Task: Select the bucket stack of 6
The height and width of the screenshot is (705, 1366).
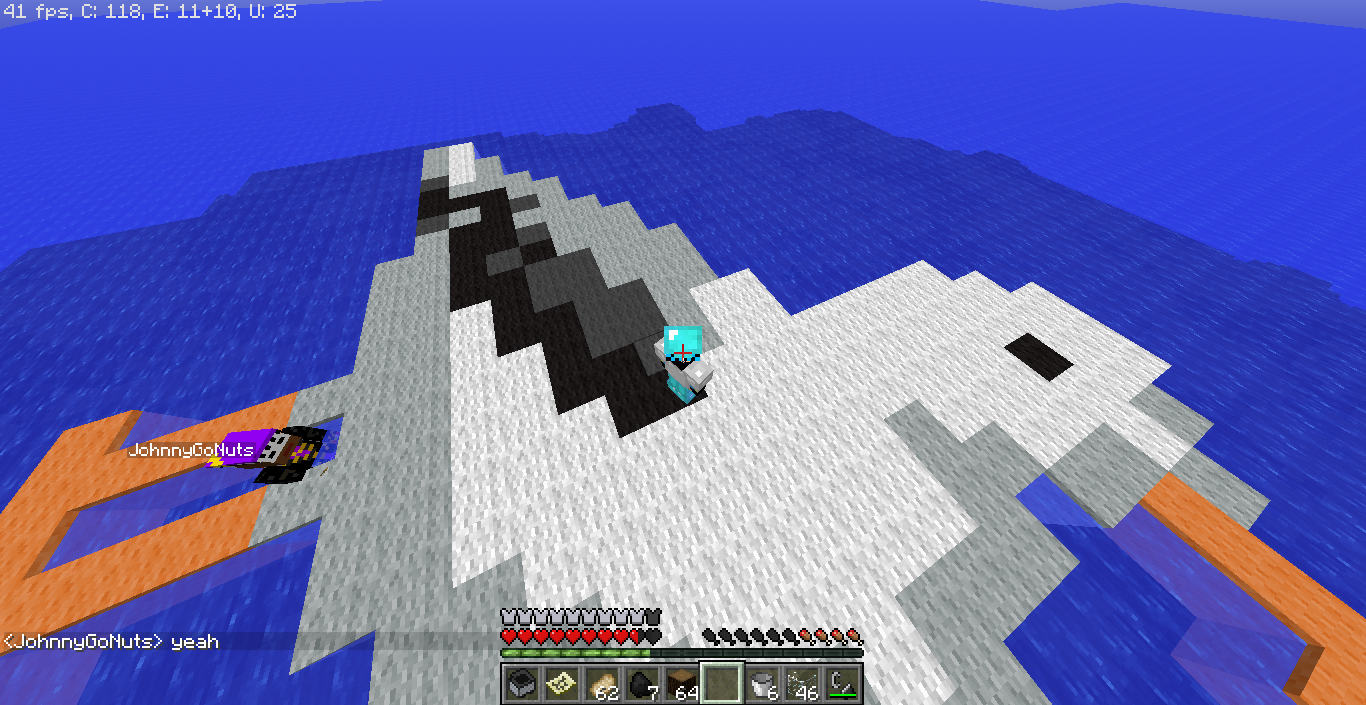Action: click(x=761, y=684)
